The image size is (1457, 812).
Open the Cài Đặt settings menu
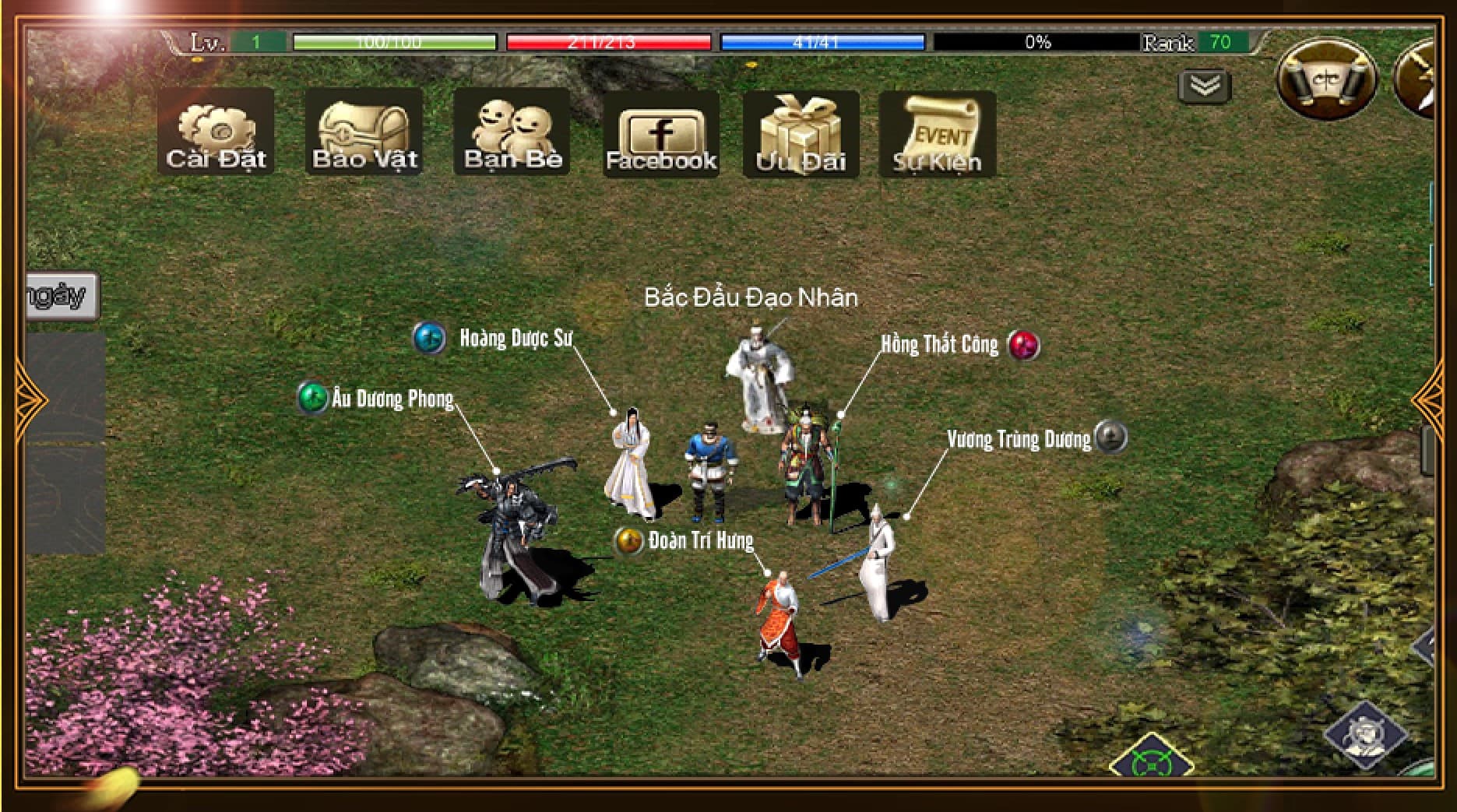pyautogui.click(x=216, y=132)
